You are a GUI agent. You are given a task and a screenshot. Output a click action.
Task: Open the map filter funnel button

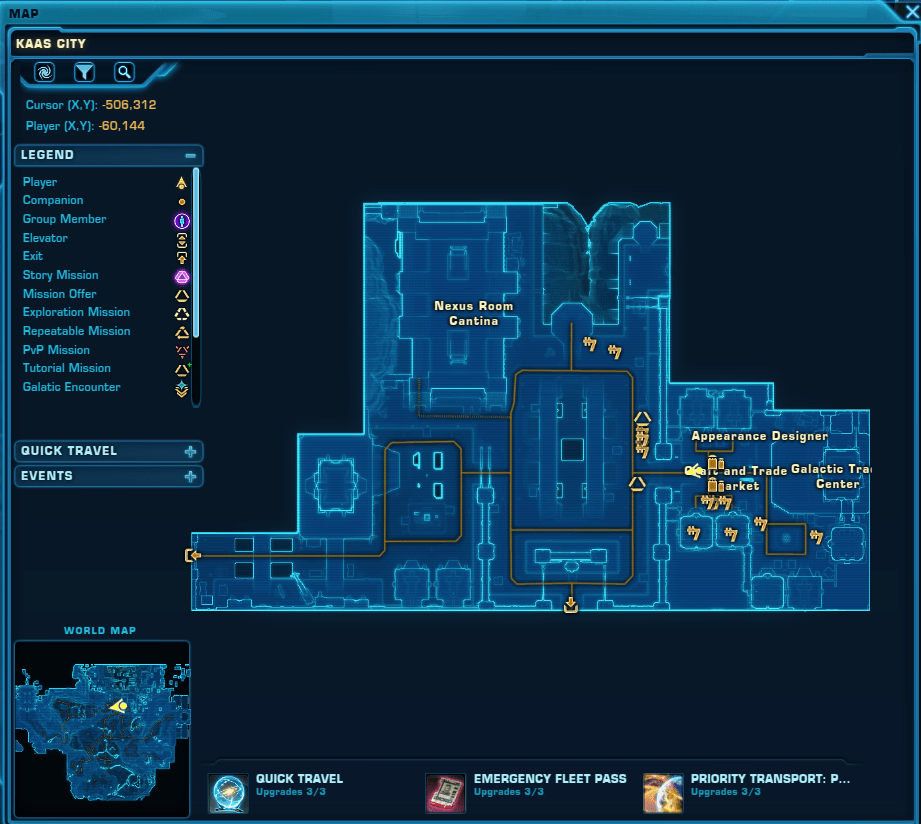click(x=84, y=72)
